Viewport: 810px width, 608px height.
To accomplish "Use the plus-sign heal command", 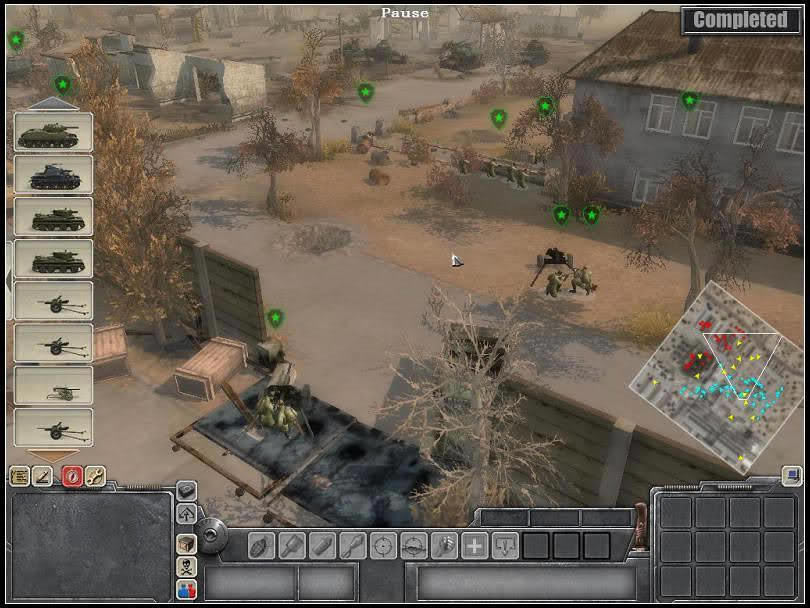I will click(x=474, y=546).
